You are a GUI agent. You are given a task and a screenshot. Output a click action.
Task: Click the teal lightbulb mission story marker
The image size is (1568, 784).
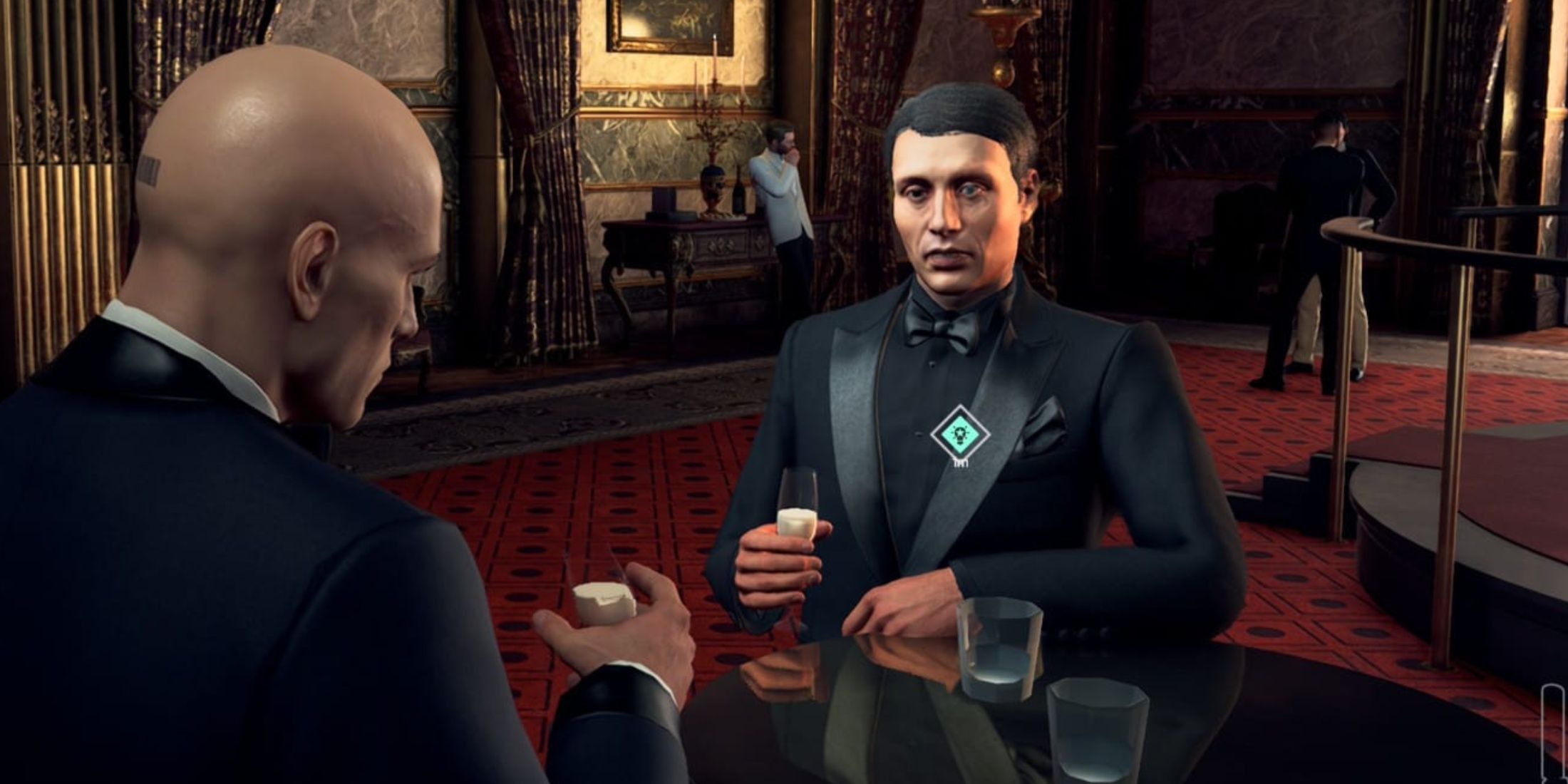click(x=960, y=433)
